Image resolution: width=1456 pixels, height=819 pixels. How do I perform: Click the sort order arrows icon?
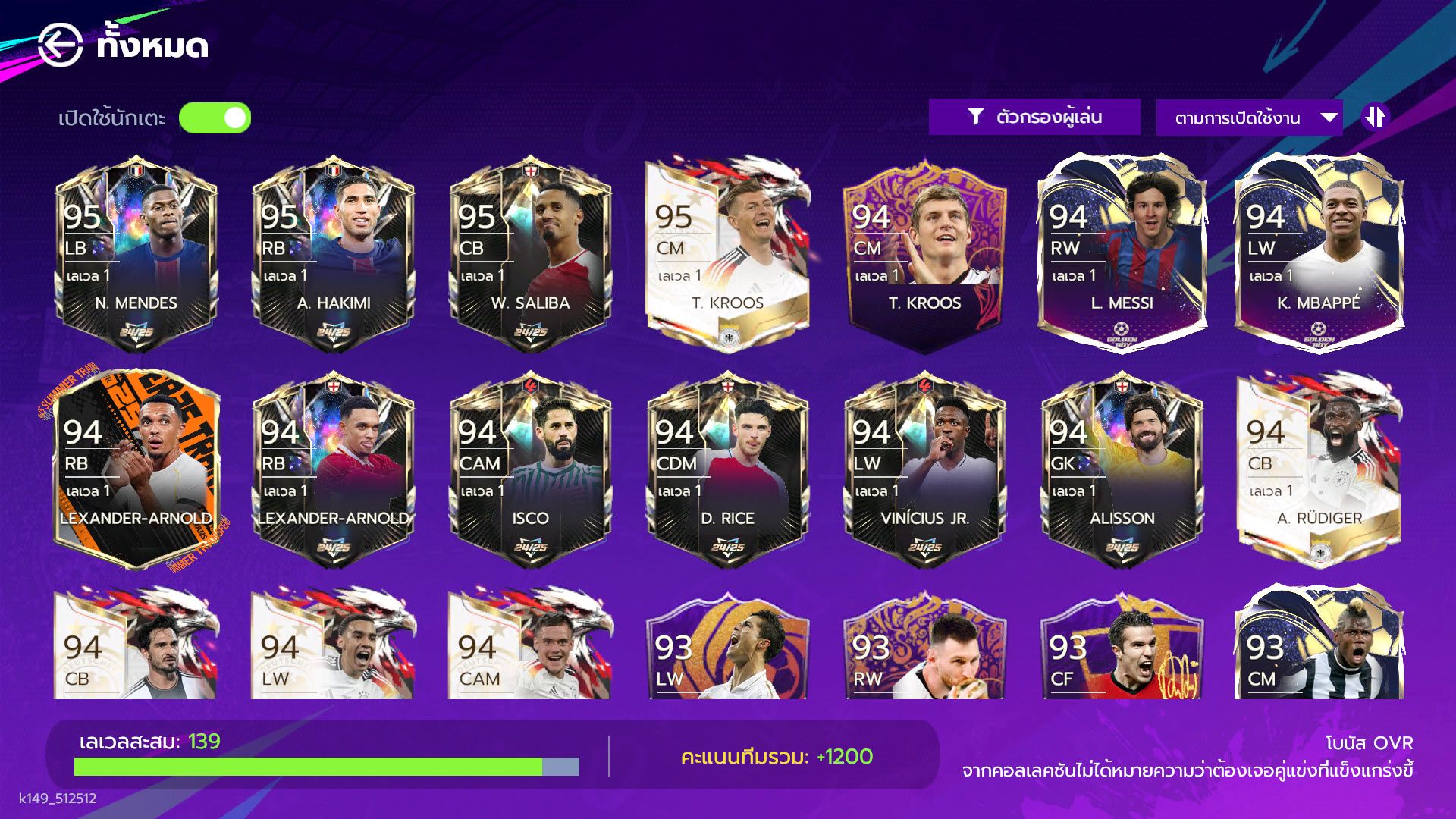1376,117
